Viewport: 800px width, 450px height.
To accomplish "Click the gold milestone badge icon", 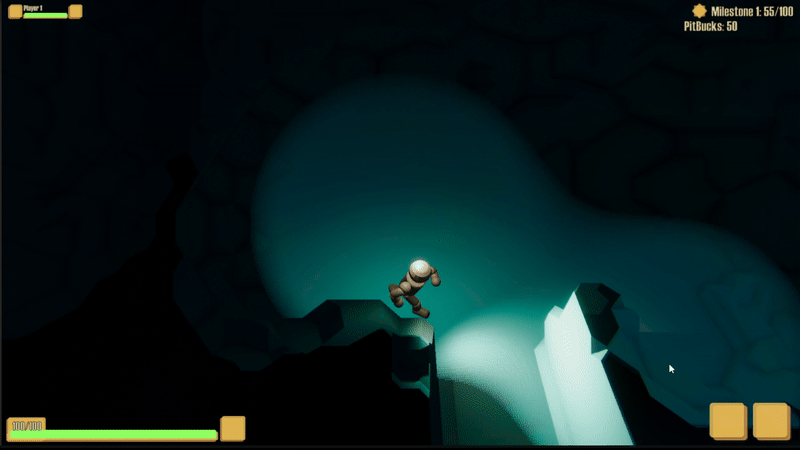I will coord(699,11).
